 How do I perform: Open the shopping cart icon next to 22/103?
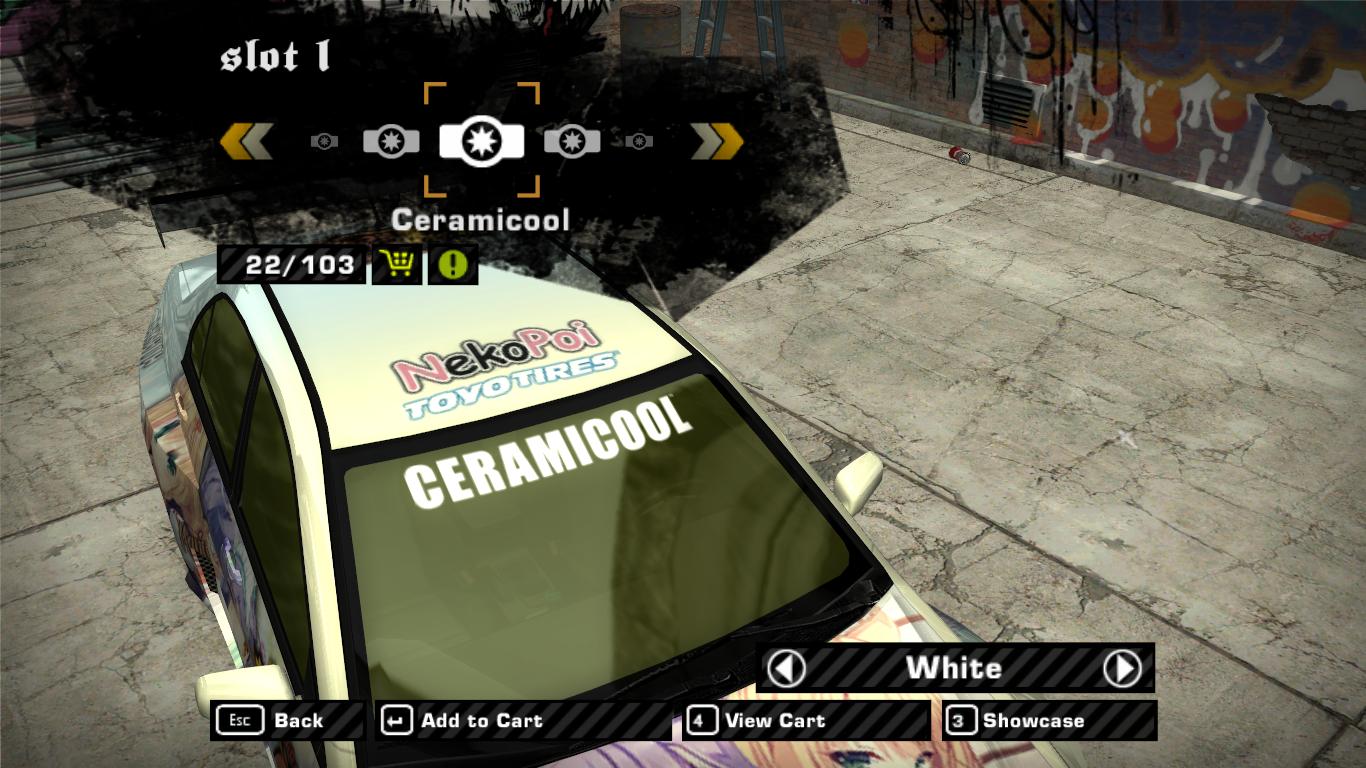[397, 266]
